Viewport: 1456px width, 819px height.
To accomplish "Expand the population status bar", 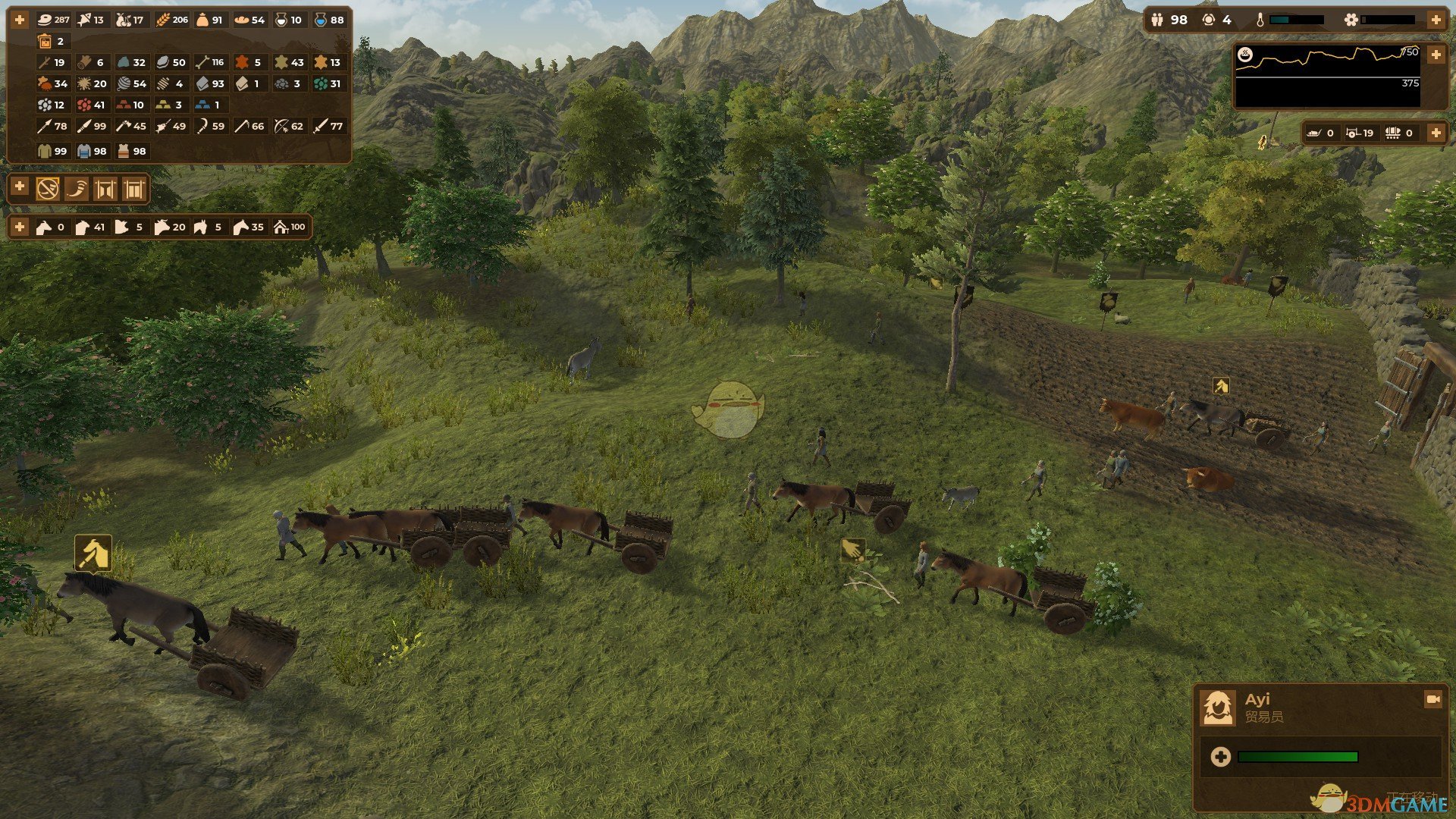I will tap(1436, 20).
